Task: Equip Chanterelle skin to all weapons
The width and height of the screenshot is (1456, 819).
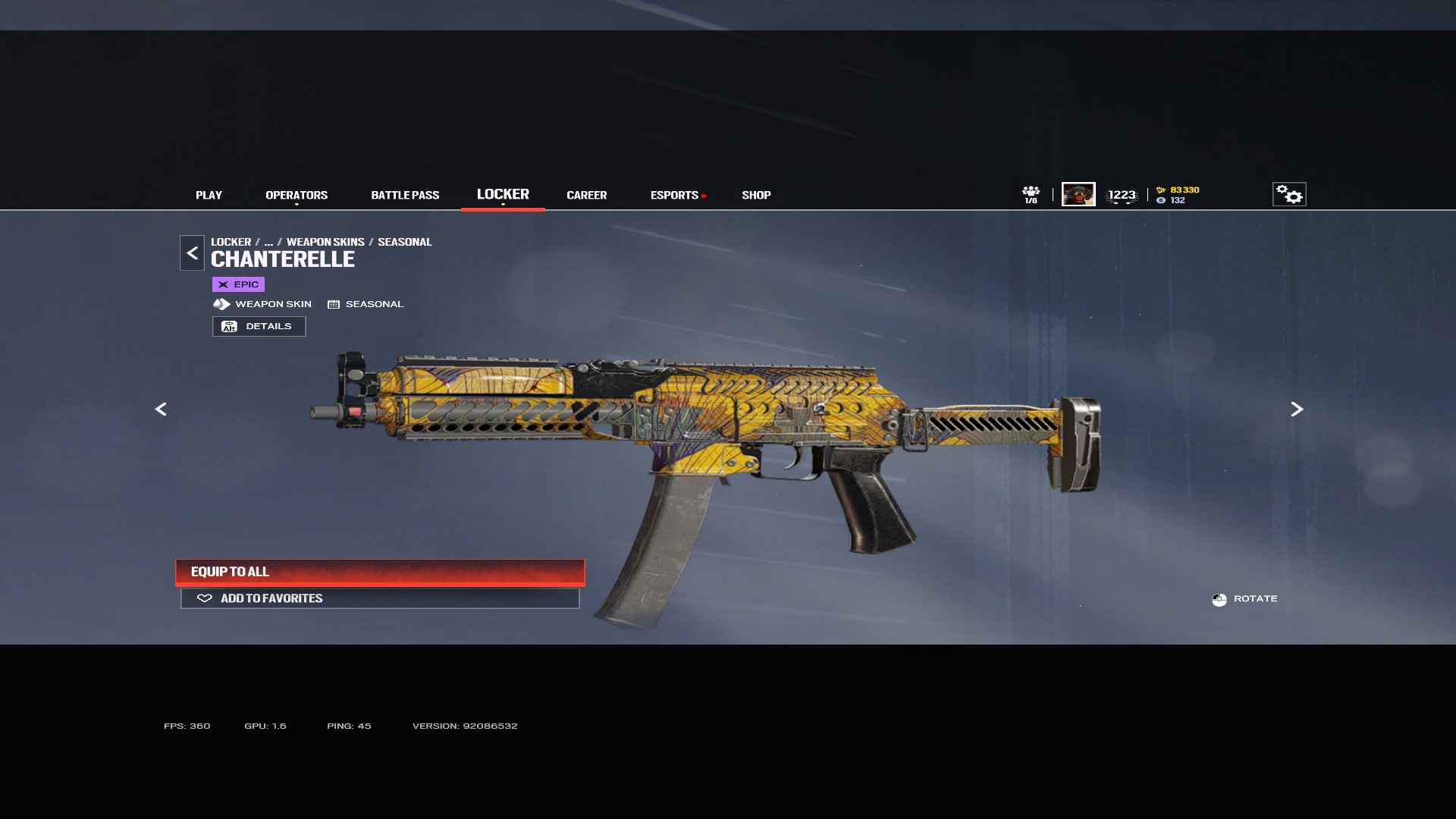Action: pyautogui.click(x=380, y=572)
